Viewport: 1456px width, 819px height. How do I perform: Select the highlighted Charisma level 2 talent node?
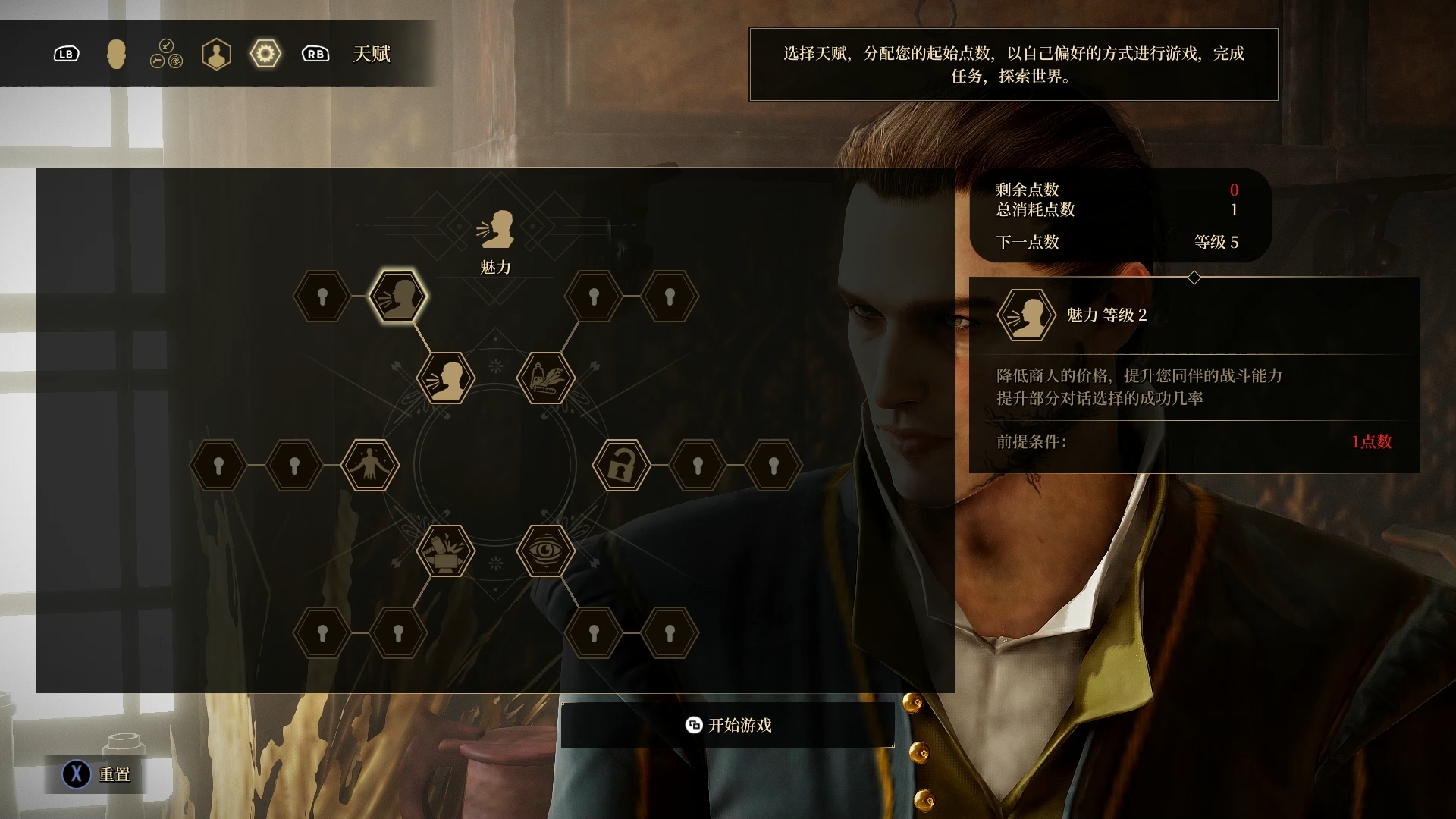pos(398,296)
